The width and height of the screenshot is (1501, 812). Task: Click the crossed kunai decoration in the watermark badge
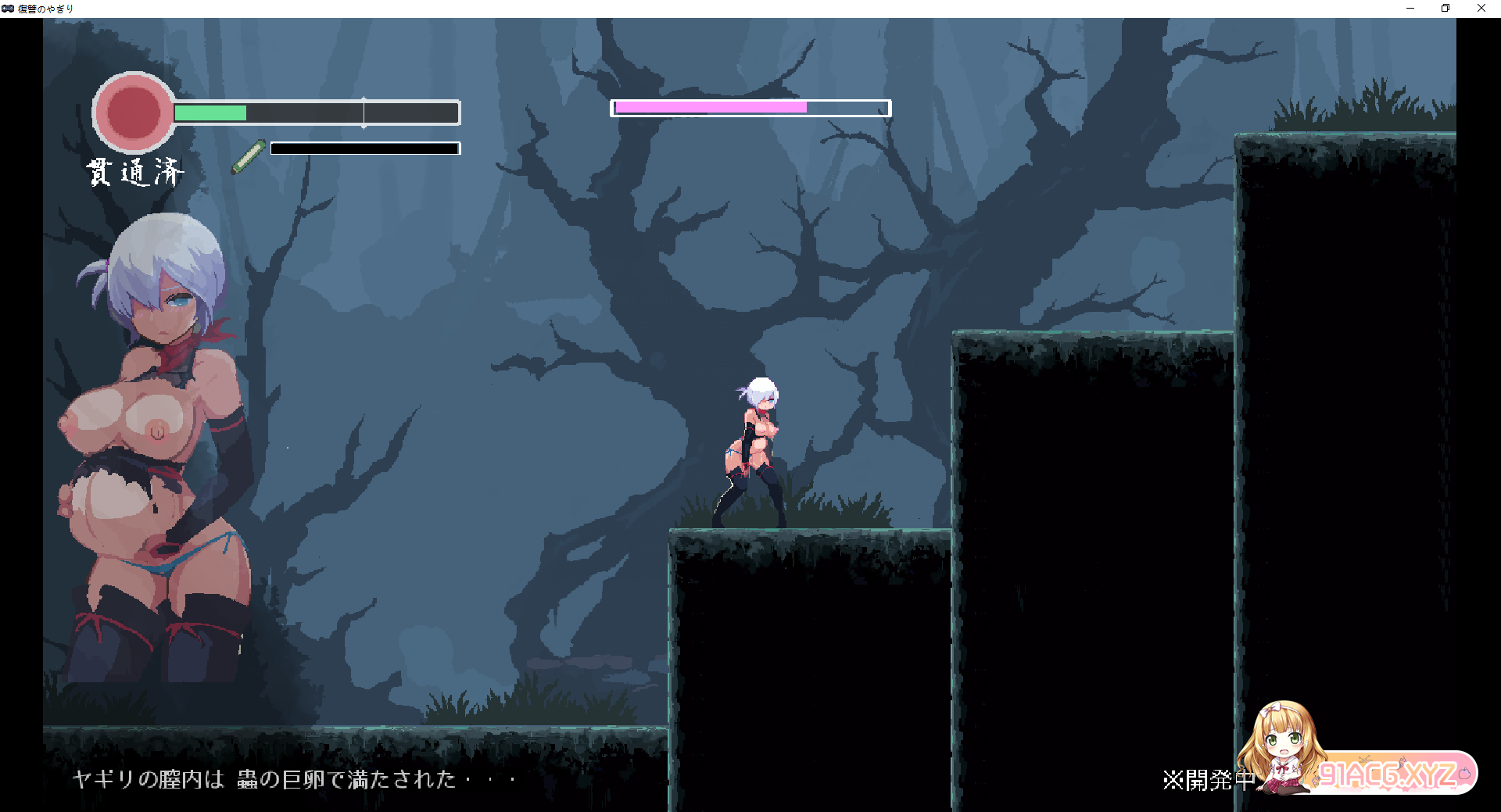[1364, 761]
